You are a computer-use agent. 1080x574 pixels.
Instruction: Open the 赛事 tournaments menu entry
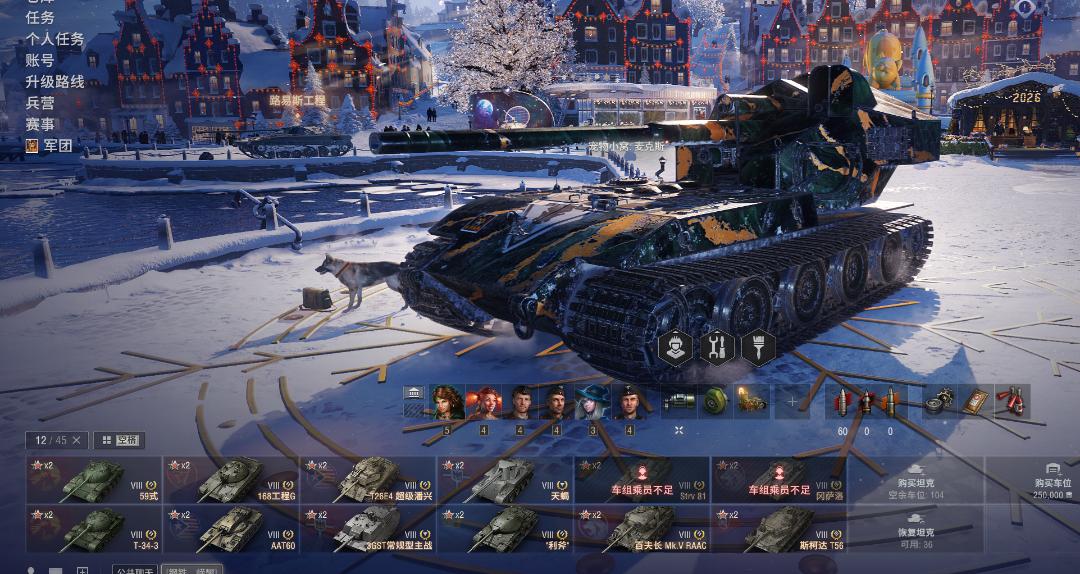point(40,124)
